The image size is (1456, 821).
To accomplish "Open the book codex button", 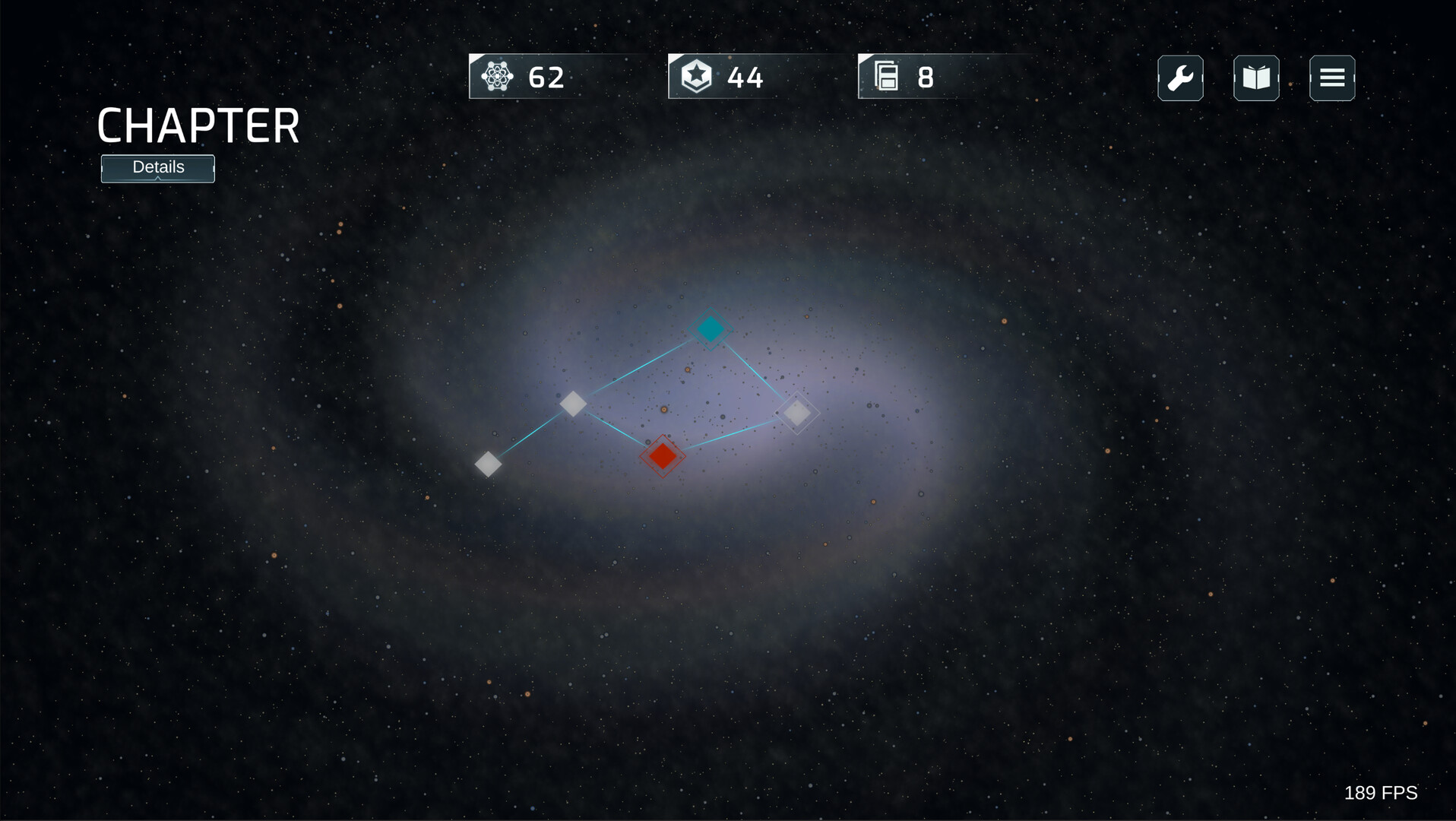I will 1256,78.
